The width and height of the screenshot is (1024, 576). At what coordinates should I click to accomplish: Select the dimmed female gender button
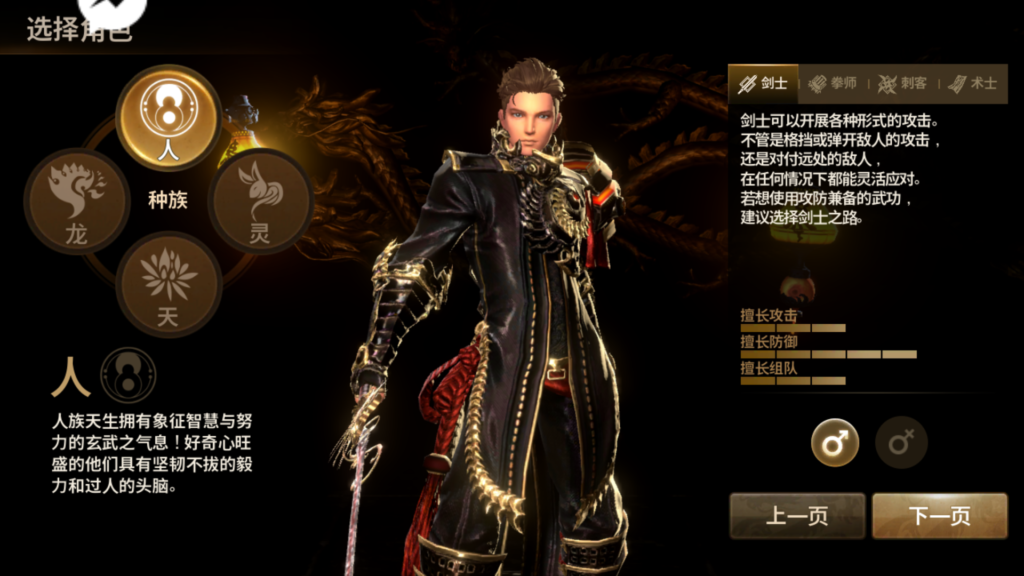[901, 443]
